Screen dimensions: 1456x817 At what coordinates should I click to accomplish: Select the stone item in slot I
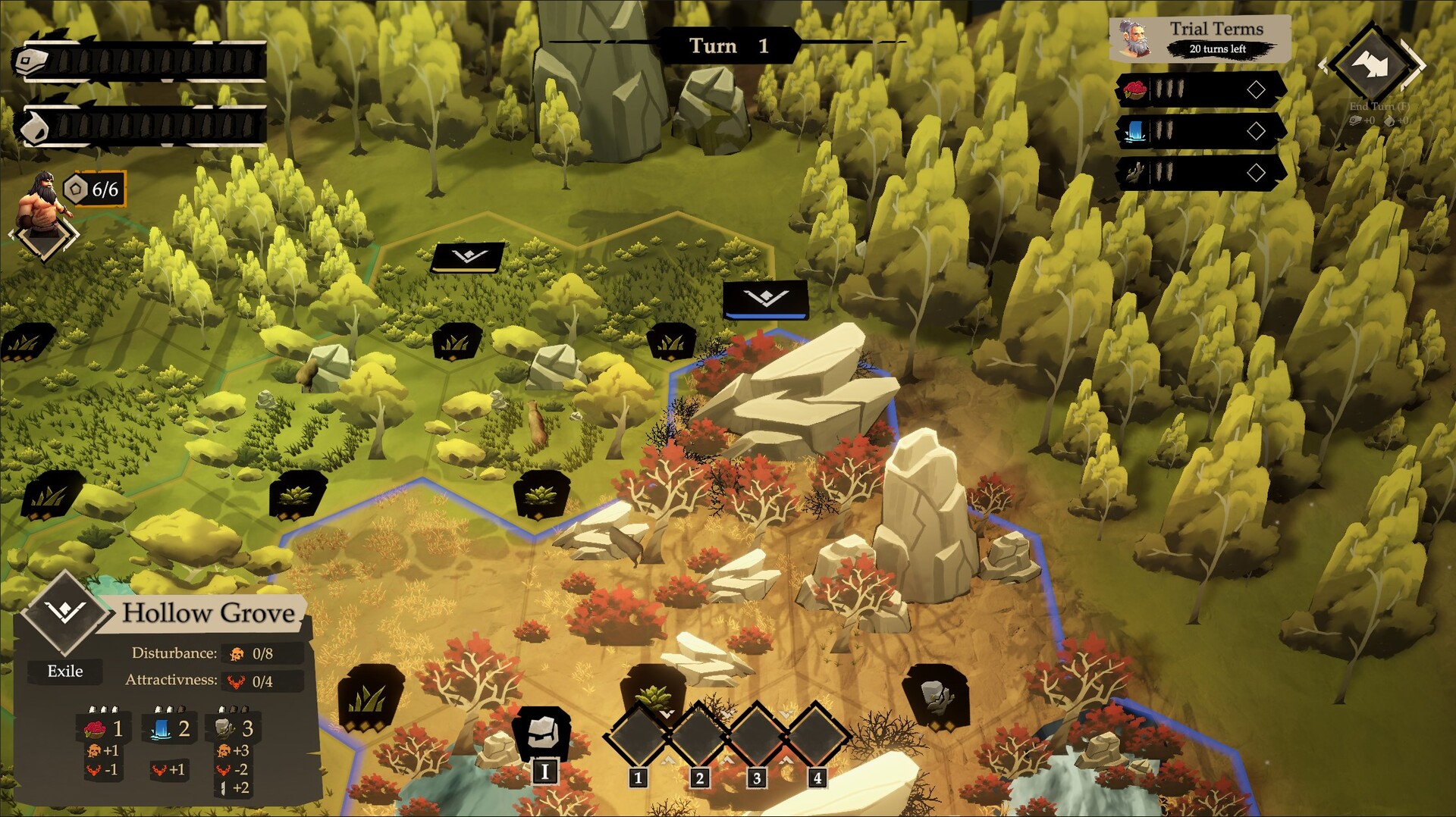[x=543, y=732]
